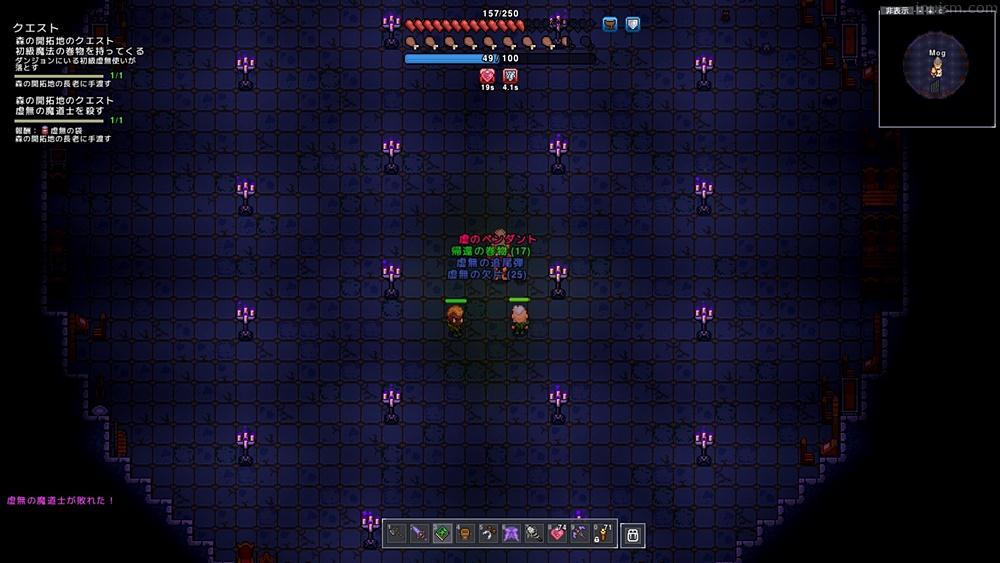Select the heart potion slot with 74
The height and width of the screenshot is (563, 1000).
557,534
